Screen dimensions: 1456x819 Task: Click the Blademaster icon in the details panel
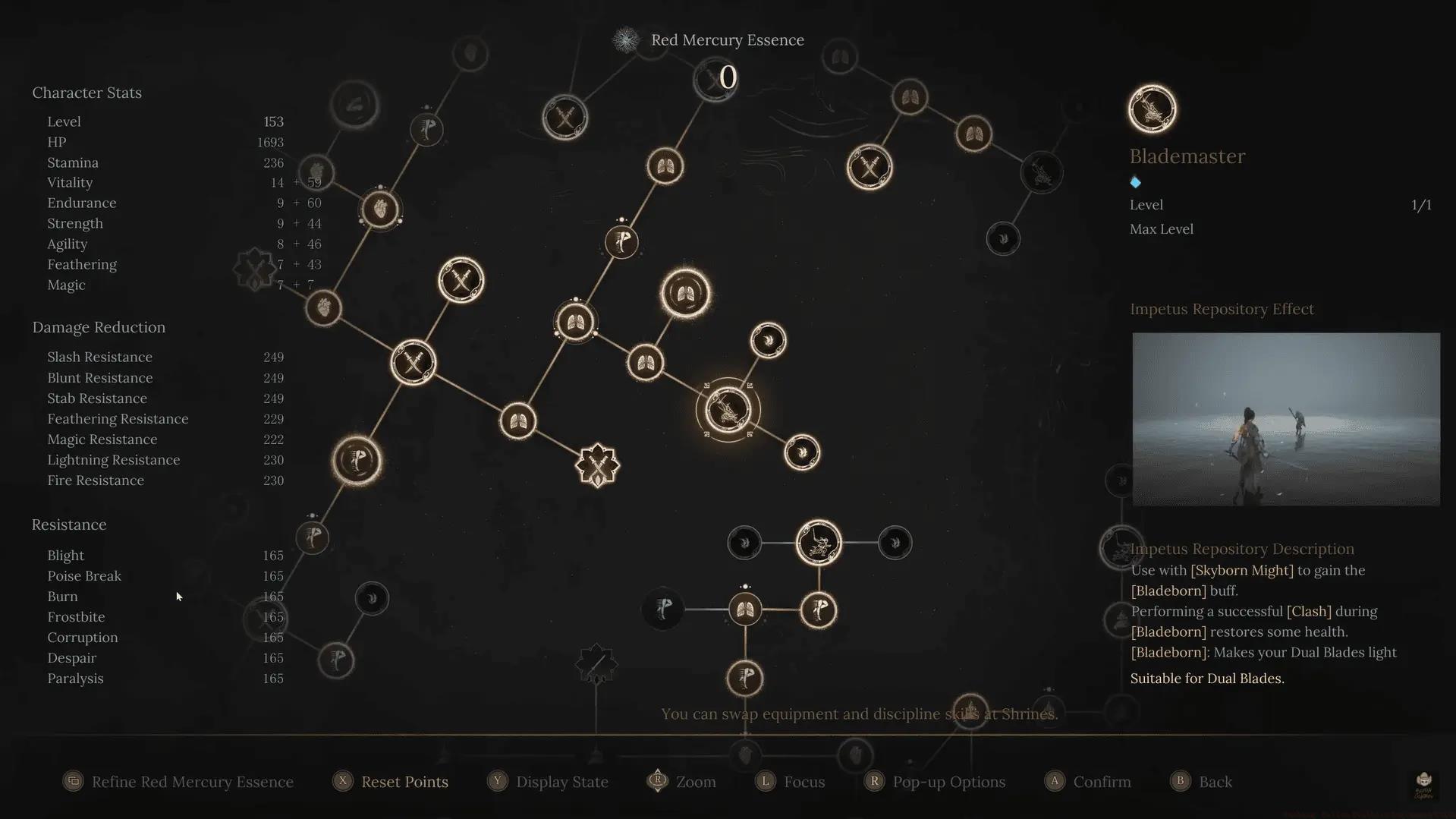[1152, 109]
